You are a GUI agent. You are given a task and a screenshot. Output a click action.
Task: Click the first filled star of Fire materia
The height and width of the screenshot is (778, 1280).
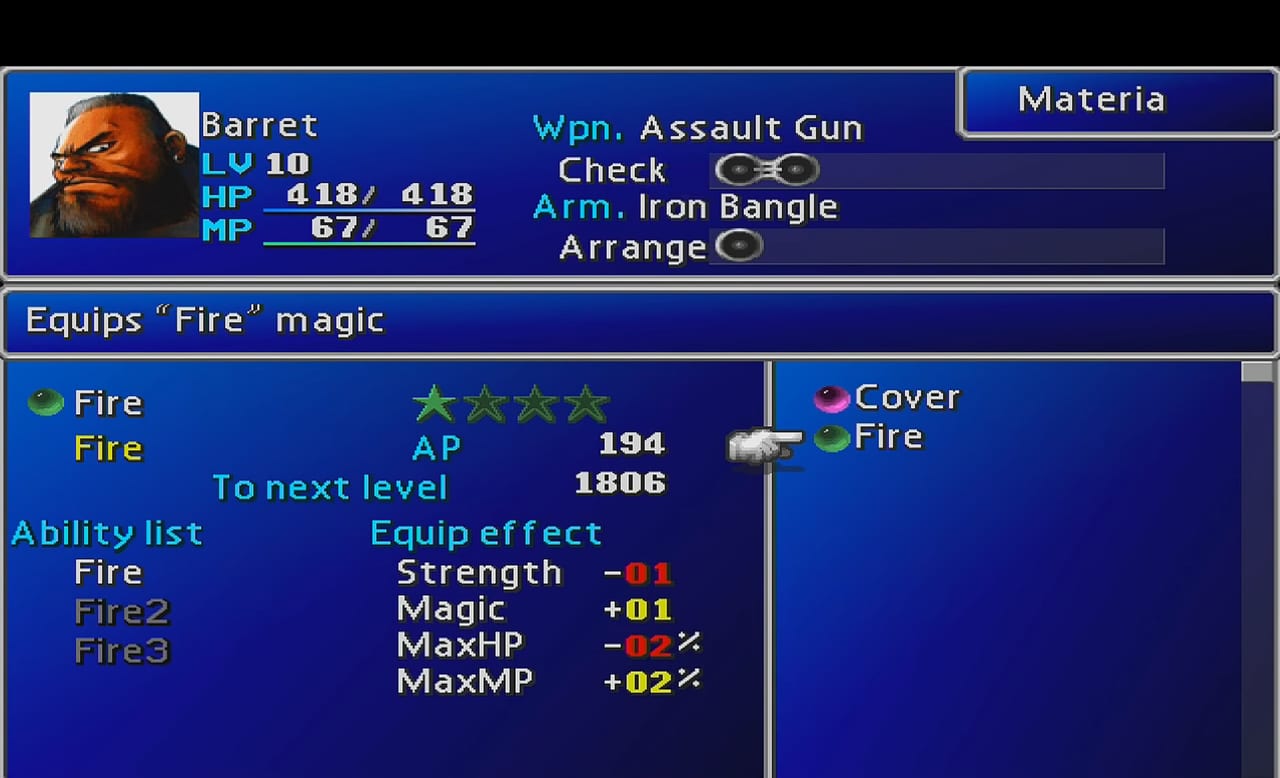(x=434, y=402)
